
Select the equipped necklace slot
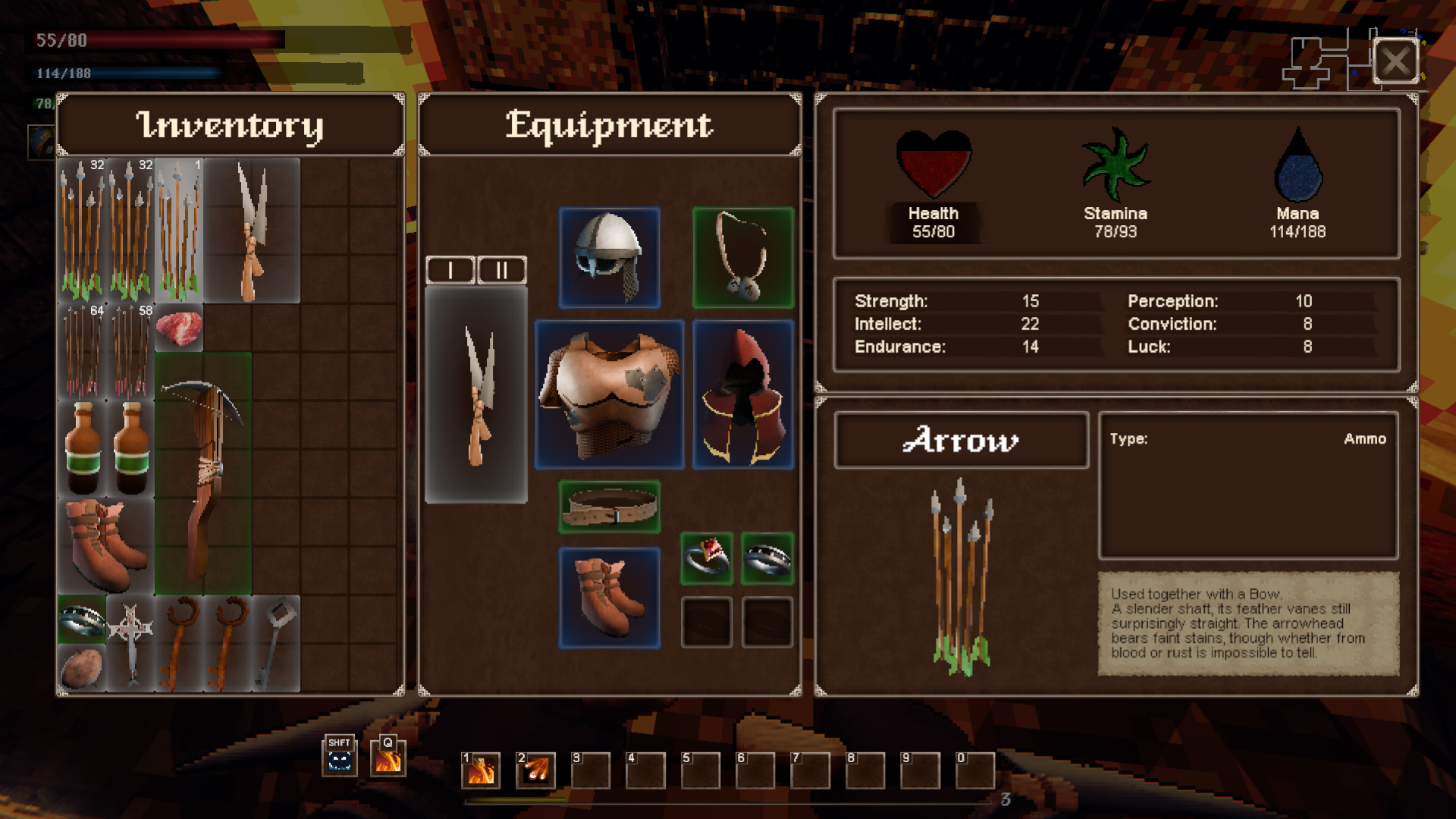pyautogui.click(x=742, y=258)
